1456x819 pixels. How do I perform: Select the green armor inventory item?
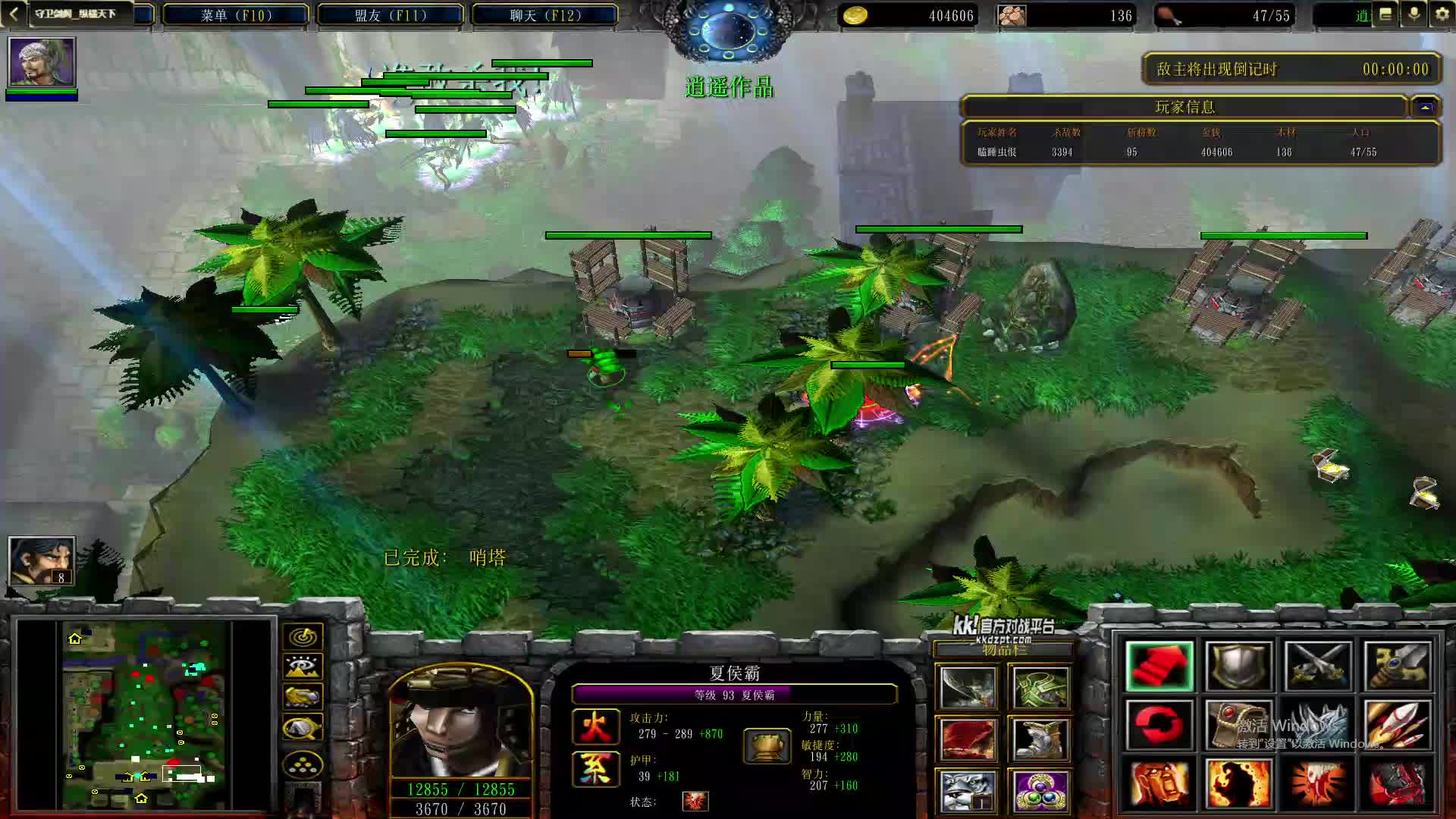pyautogui.click(x=1040, y=688)
